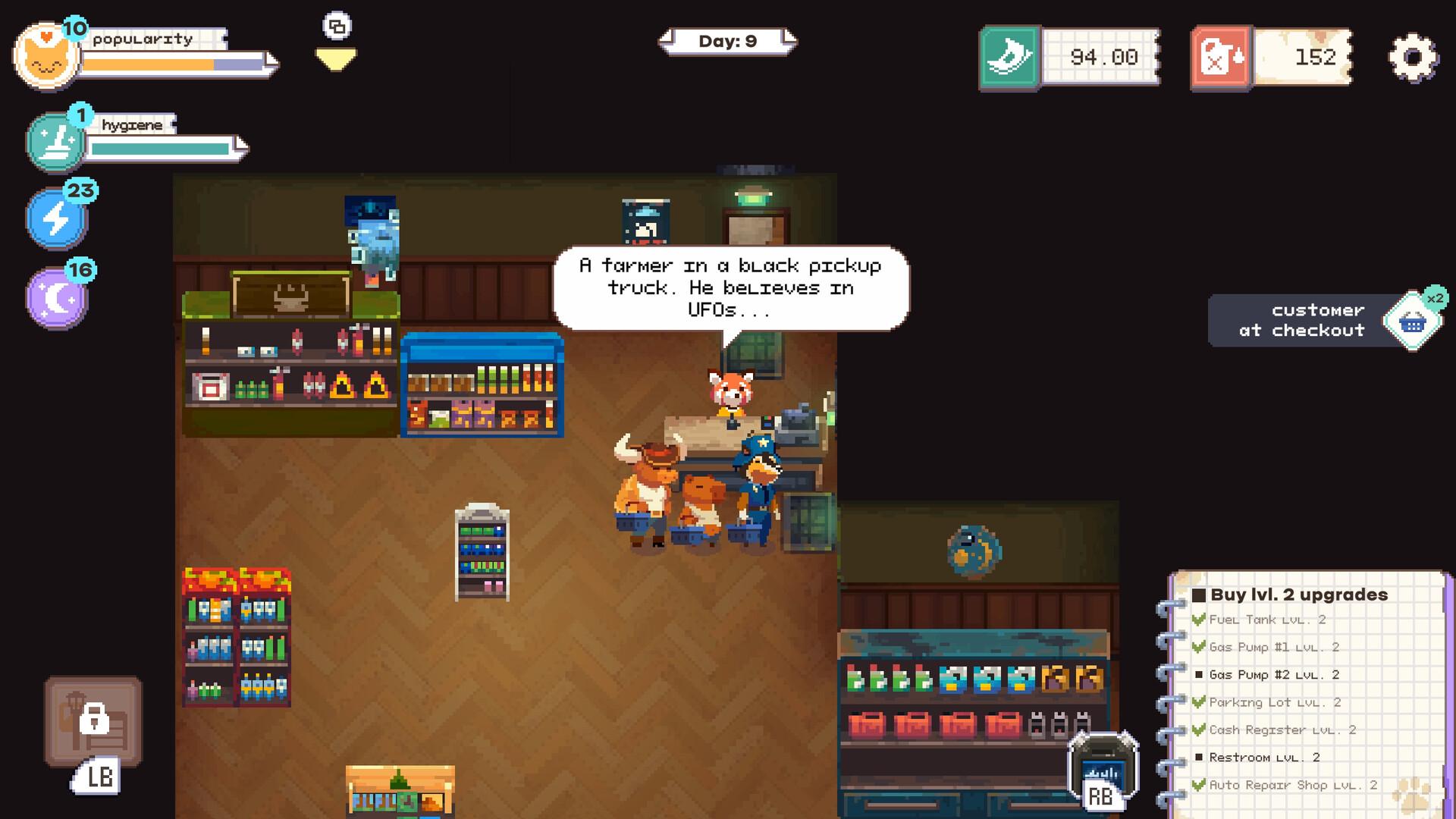Screen dimensions: 1456x819
Task: Check off Gas Pump #2 lvl. 2 upgrade
Action: point(1200,674)
